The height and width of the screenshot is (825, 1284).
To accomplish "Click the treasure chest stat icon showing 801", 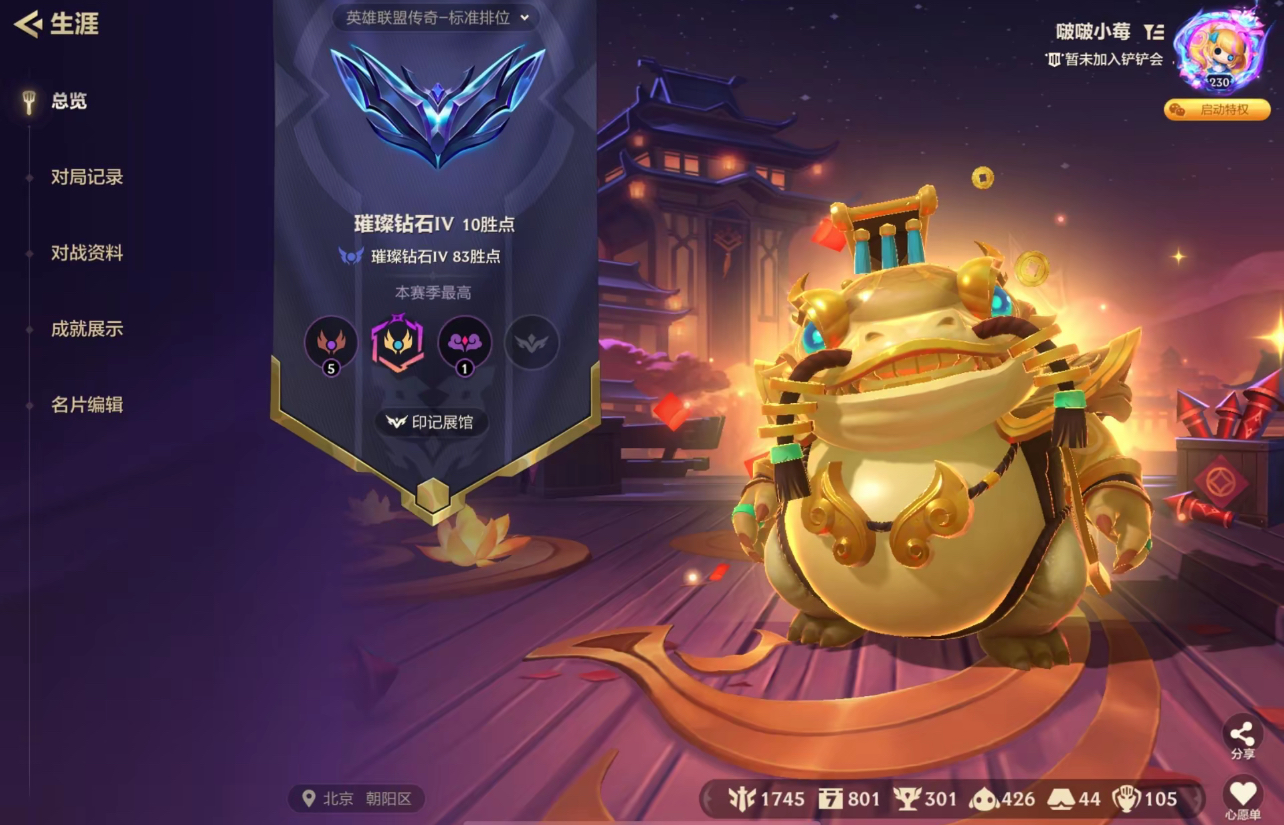I will click(830, 798).
